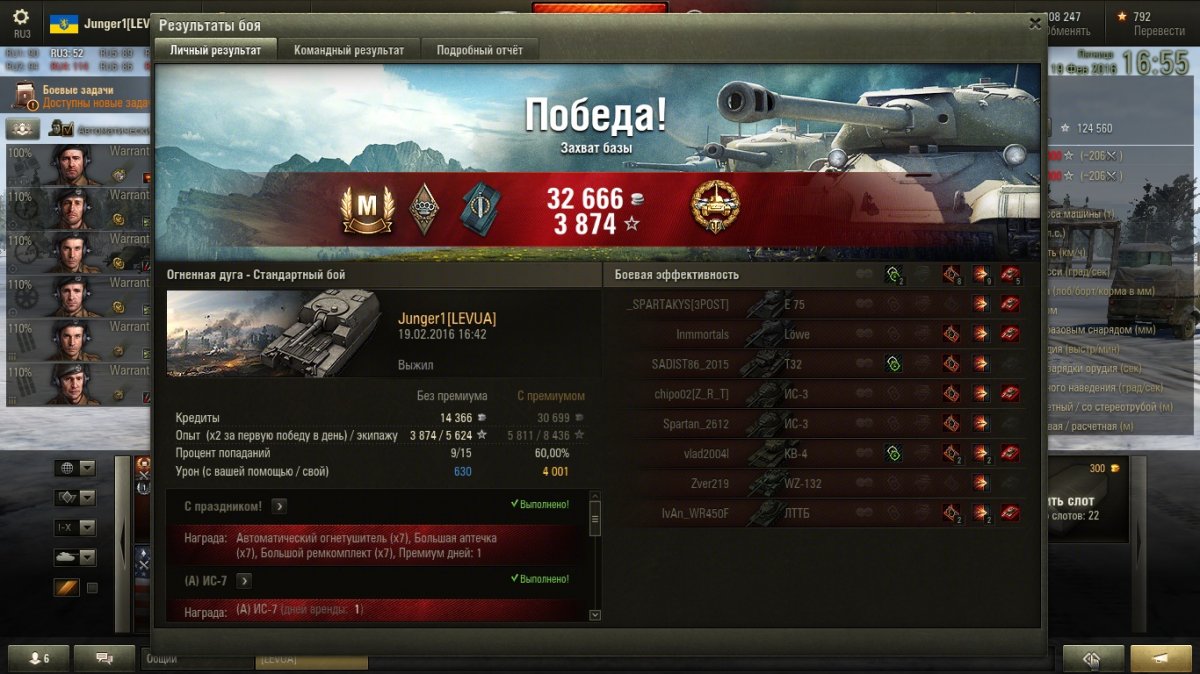Open the contacts list button
Viewport: 1200px width, 674px height.
coord(40,658)
